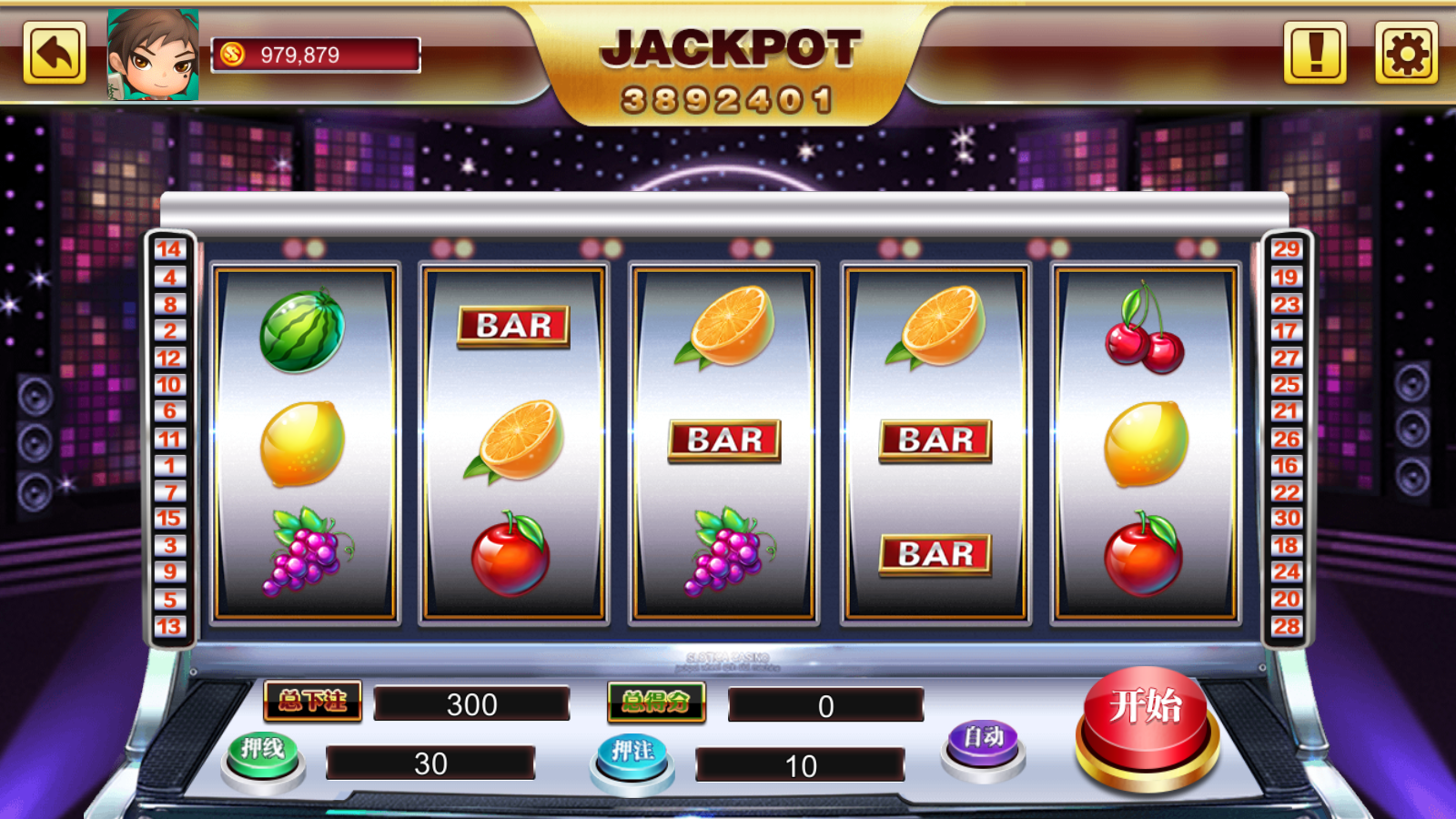Tap the blue 押注 bet amount button
The height and width of the screenshot is (819, 1456).
[x=632, y=758]
